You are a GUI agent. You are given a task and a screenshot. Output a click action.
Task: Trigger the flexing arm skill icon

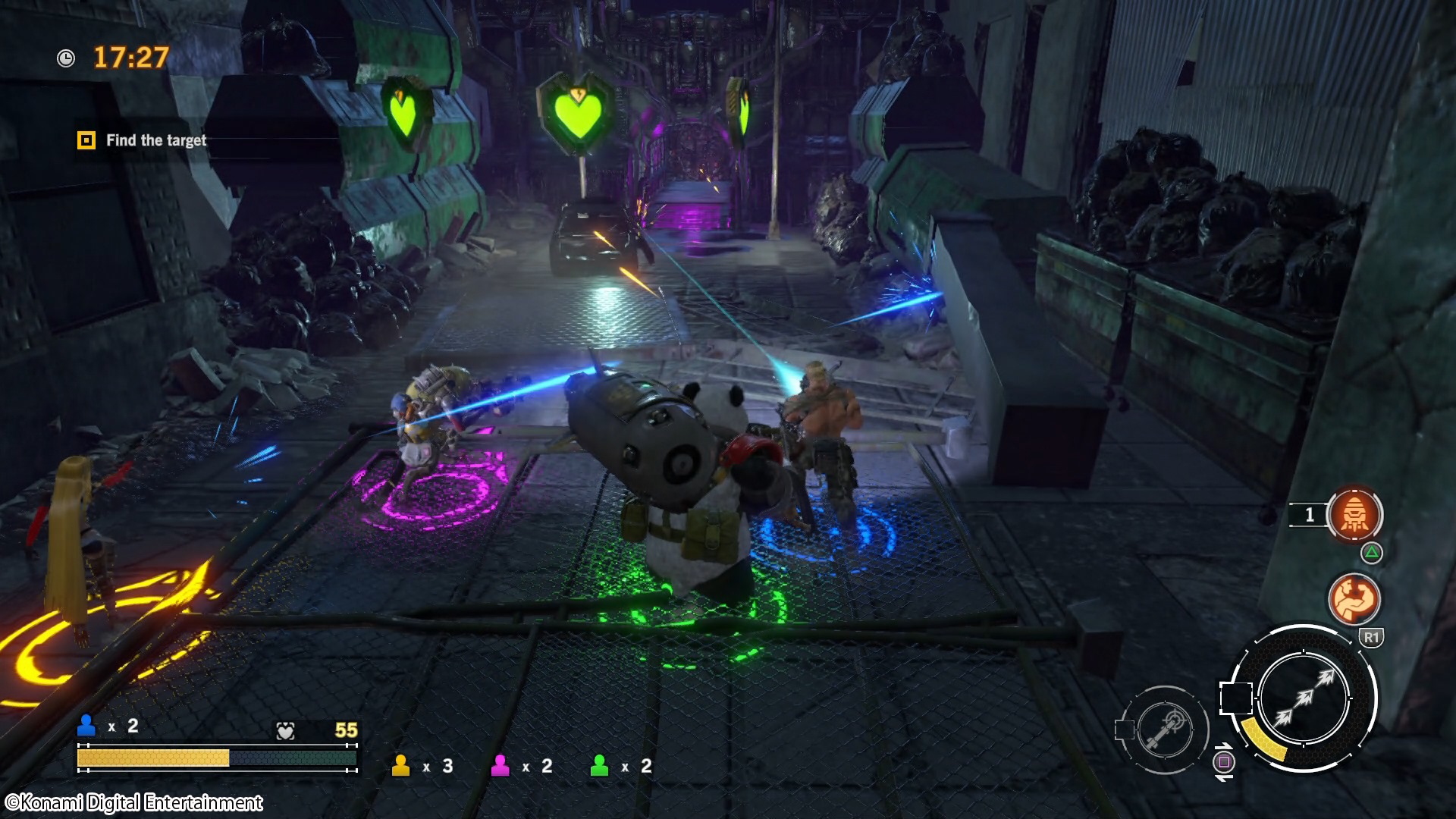point(1354,599)
